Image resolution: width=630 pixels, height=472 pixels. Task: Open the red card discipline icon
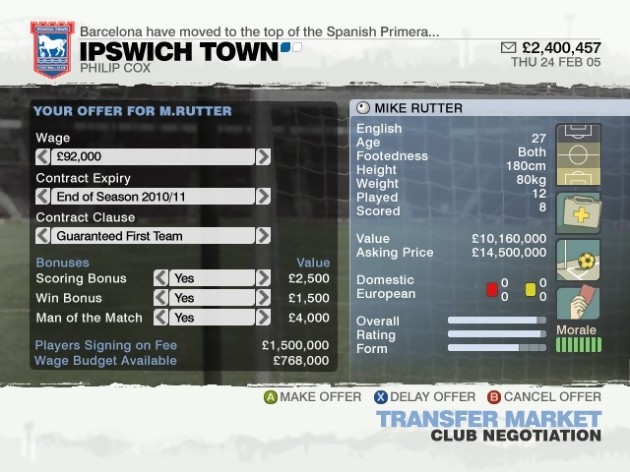pyautogui.click(x=577, y=303)
